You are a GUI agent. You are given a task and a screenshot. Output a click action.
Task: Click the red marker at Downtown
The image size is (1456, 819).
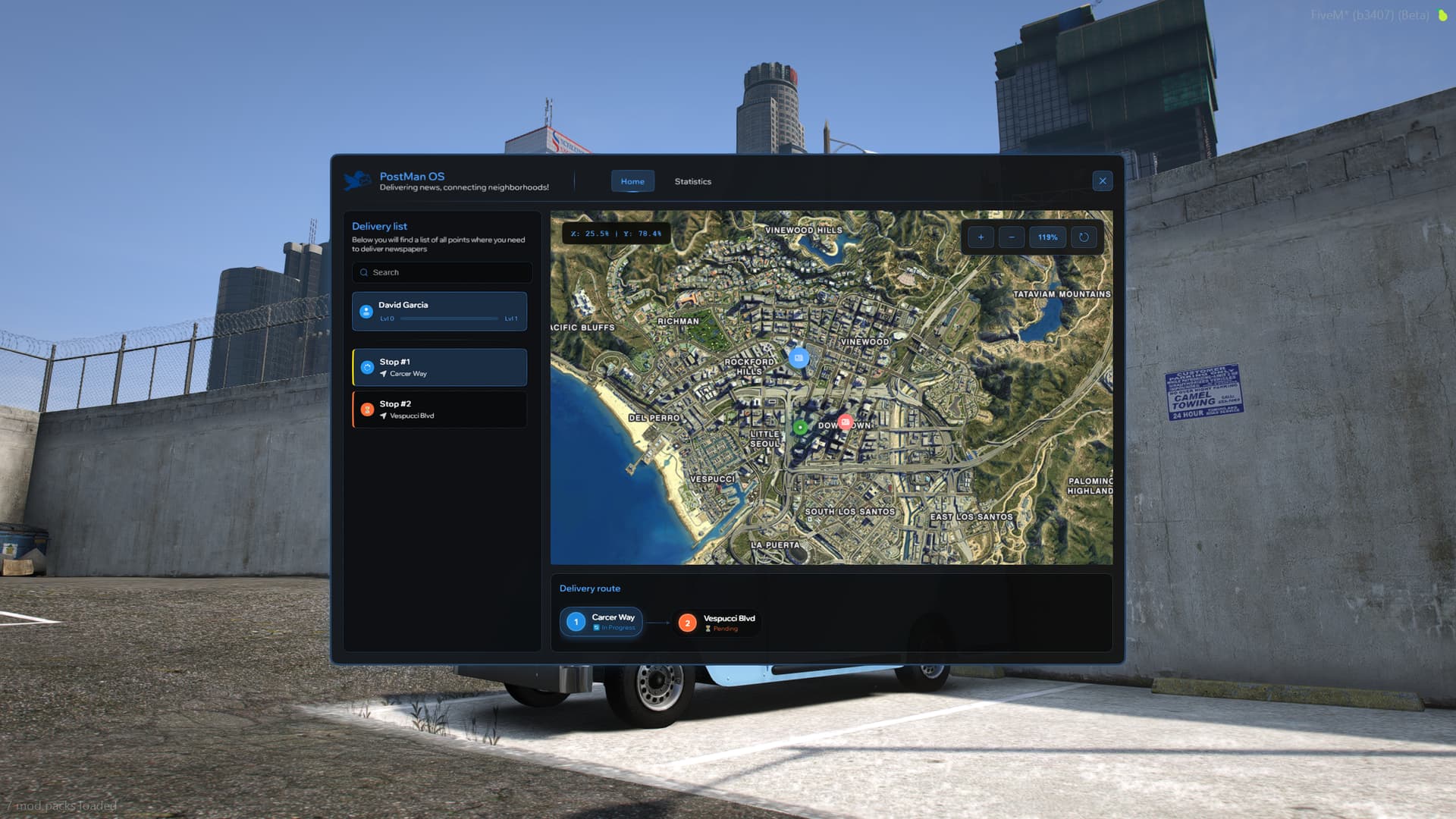[x=844, y=424]
